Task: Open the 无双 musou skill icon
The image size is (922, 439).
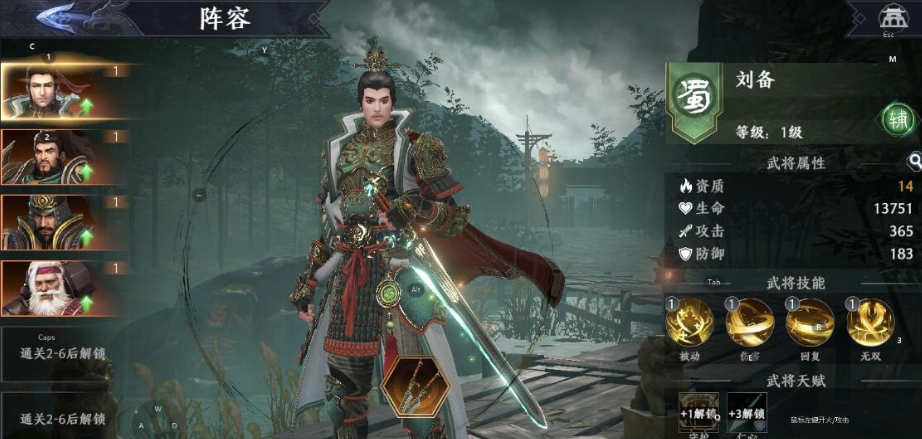Action: pyautogui.click(x=870, y=323)
